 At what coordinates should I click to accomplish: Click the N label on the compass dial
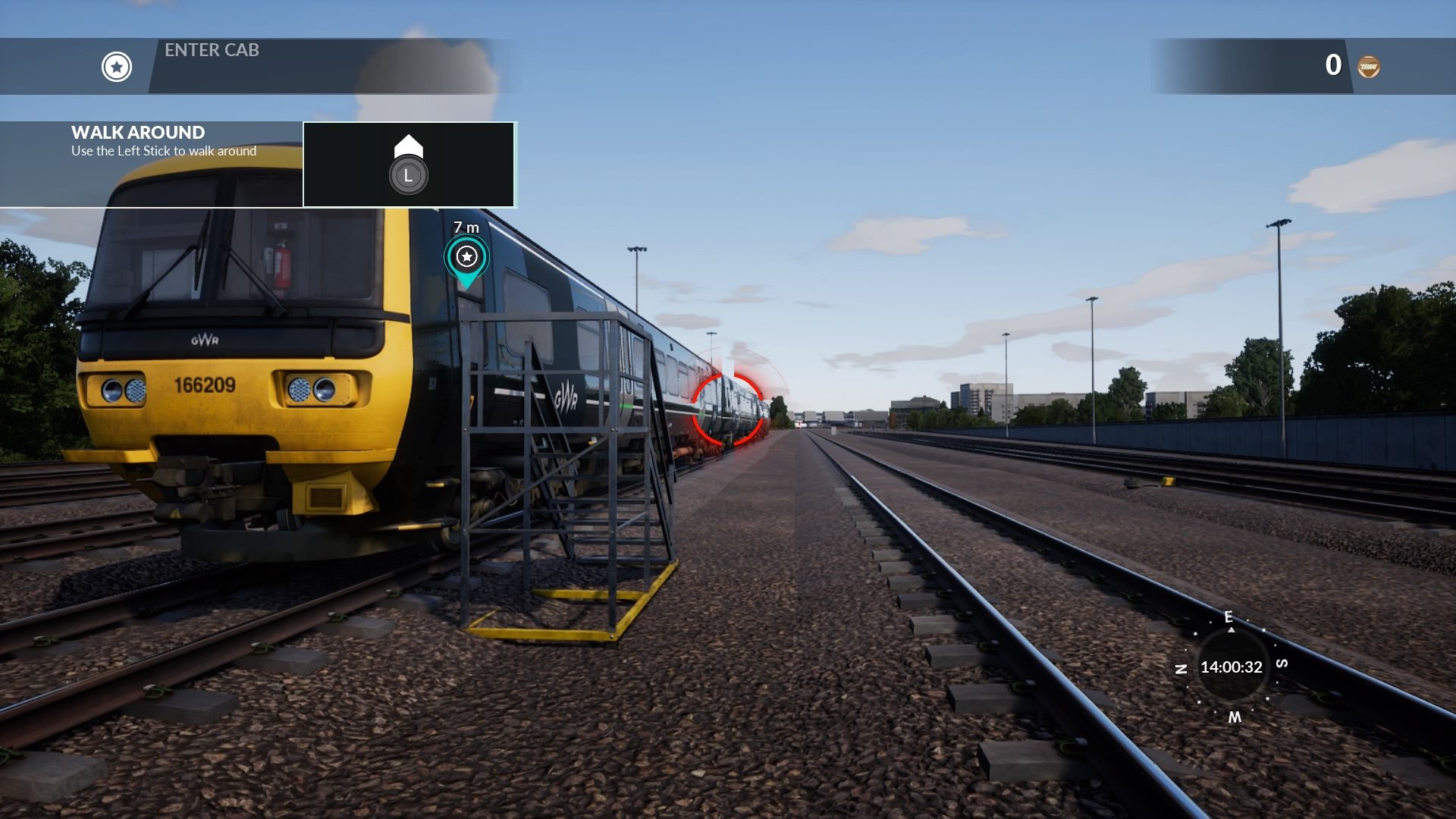click(x=1181, y=670)
